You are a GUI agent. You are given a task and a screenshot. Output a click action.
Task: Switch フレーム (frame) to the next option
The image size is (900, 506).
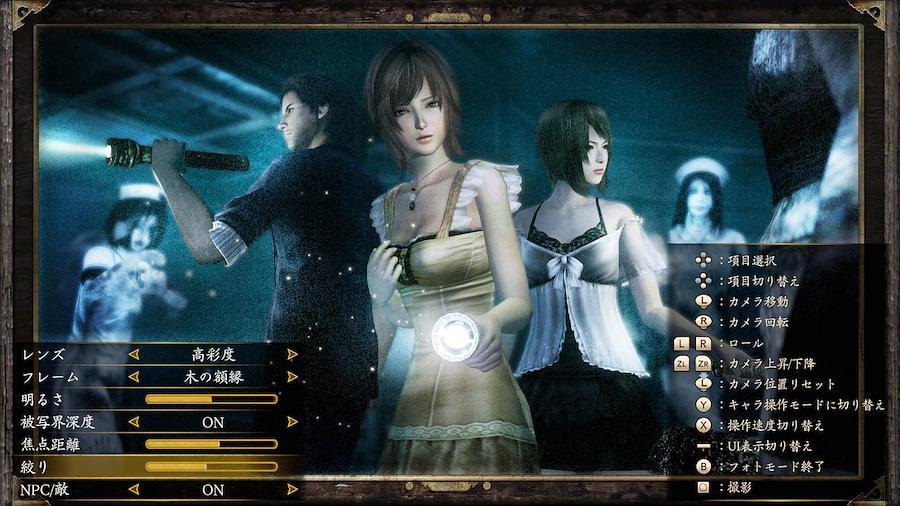pyautogui.click(x=292, y=377)
